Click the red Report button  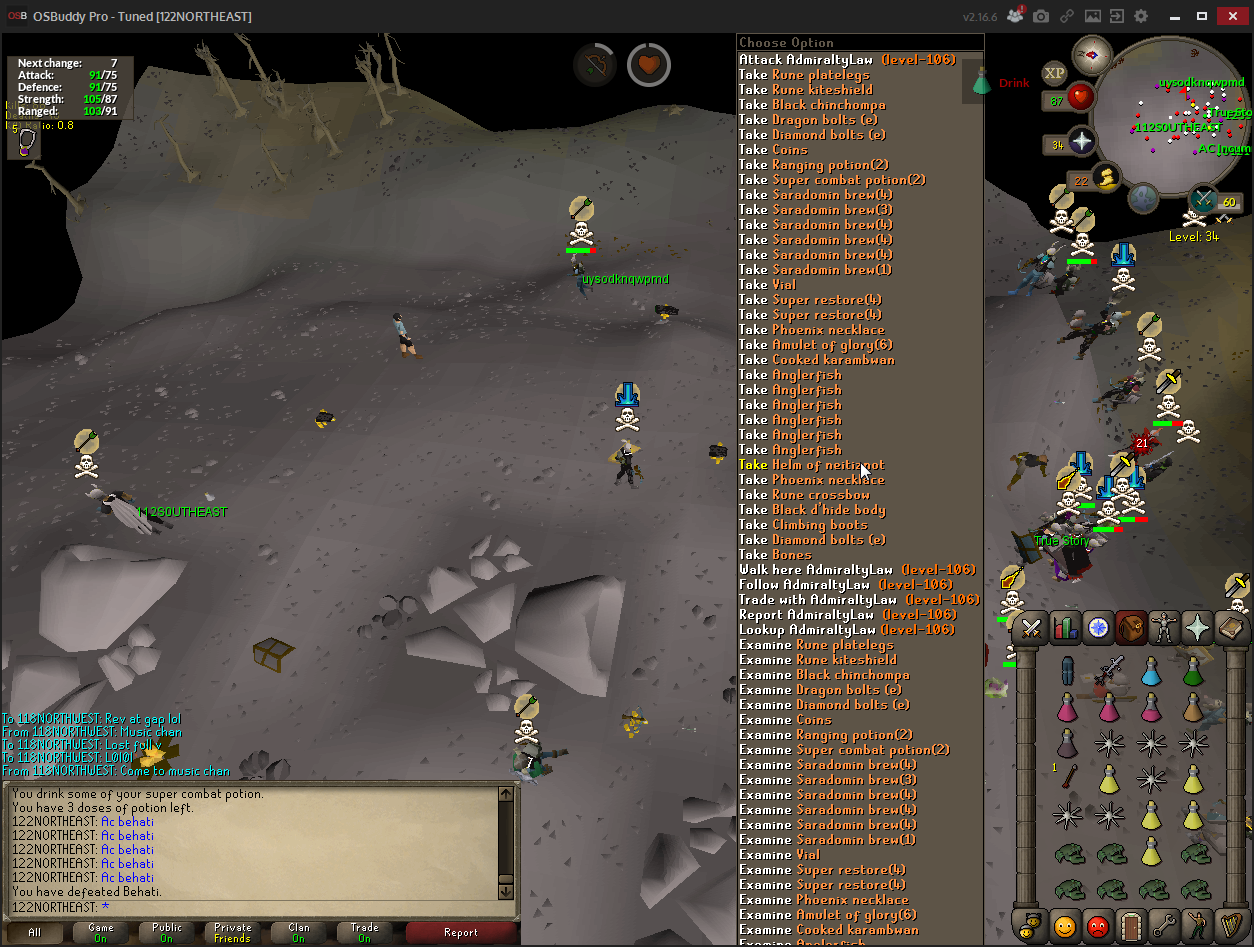pyautogui.click(x=460, y=933)
